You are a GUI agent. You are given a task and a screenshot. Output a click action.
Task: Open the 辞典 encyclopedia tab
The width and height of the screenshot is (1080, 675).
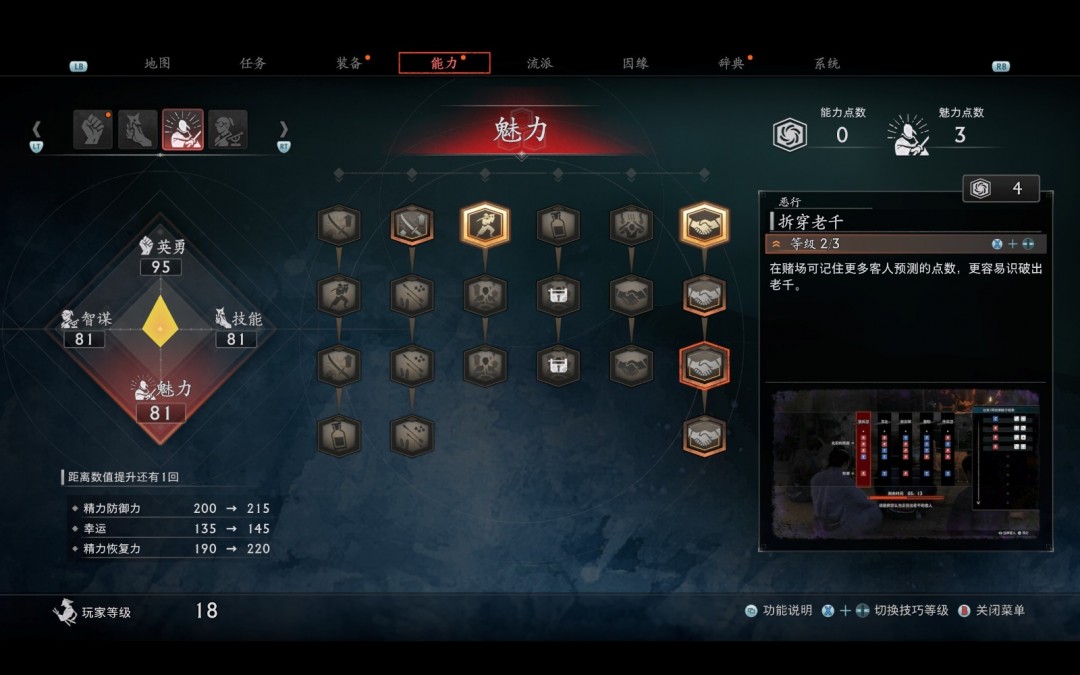pyautogui.click(x=731, y=63)
